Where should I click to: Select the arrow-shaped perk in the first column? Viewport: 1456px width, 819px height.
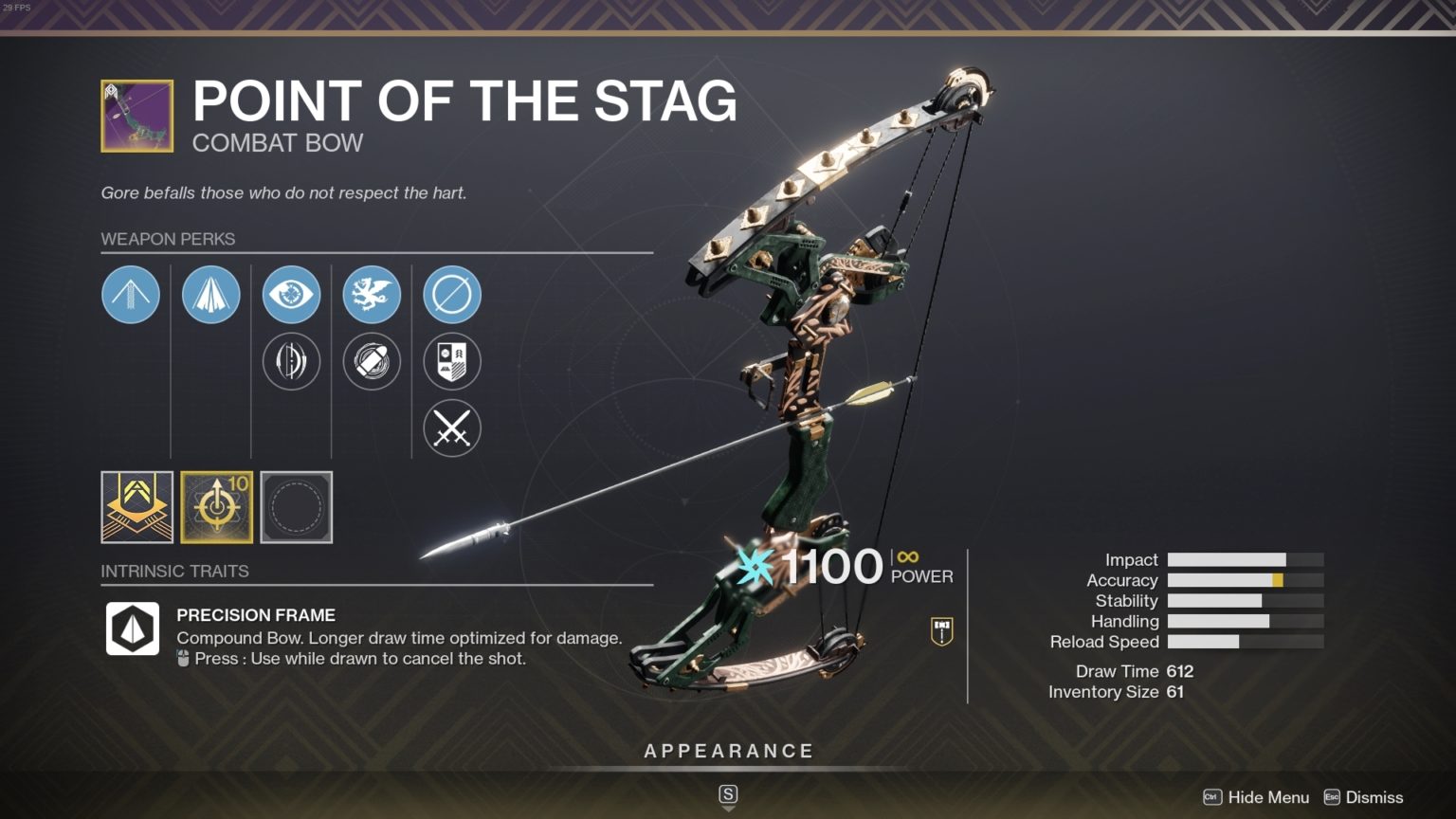point(131,294)
